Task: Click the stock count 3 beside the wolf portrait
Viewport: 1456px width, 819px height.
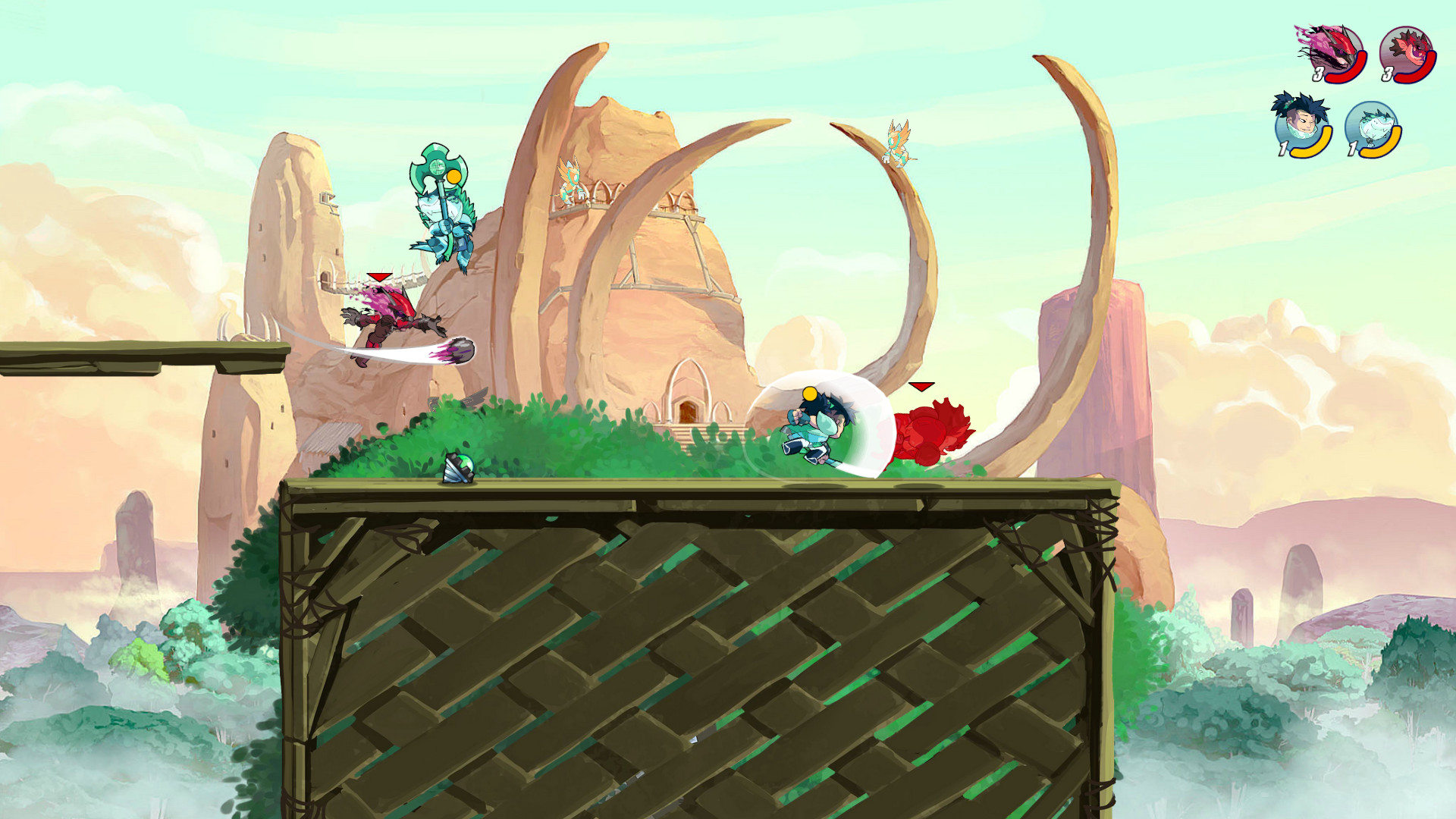Action: (1317, 74)
